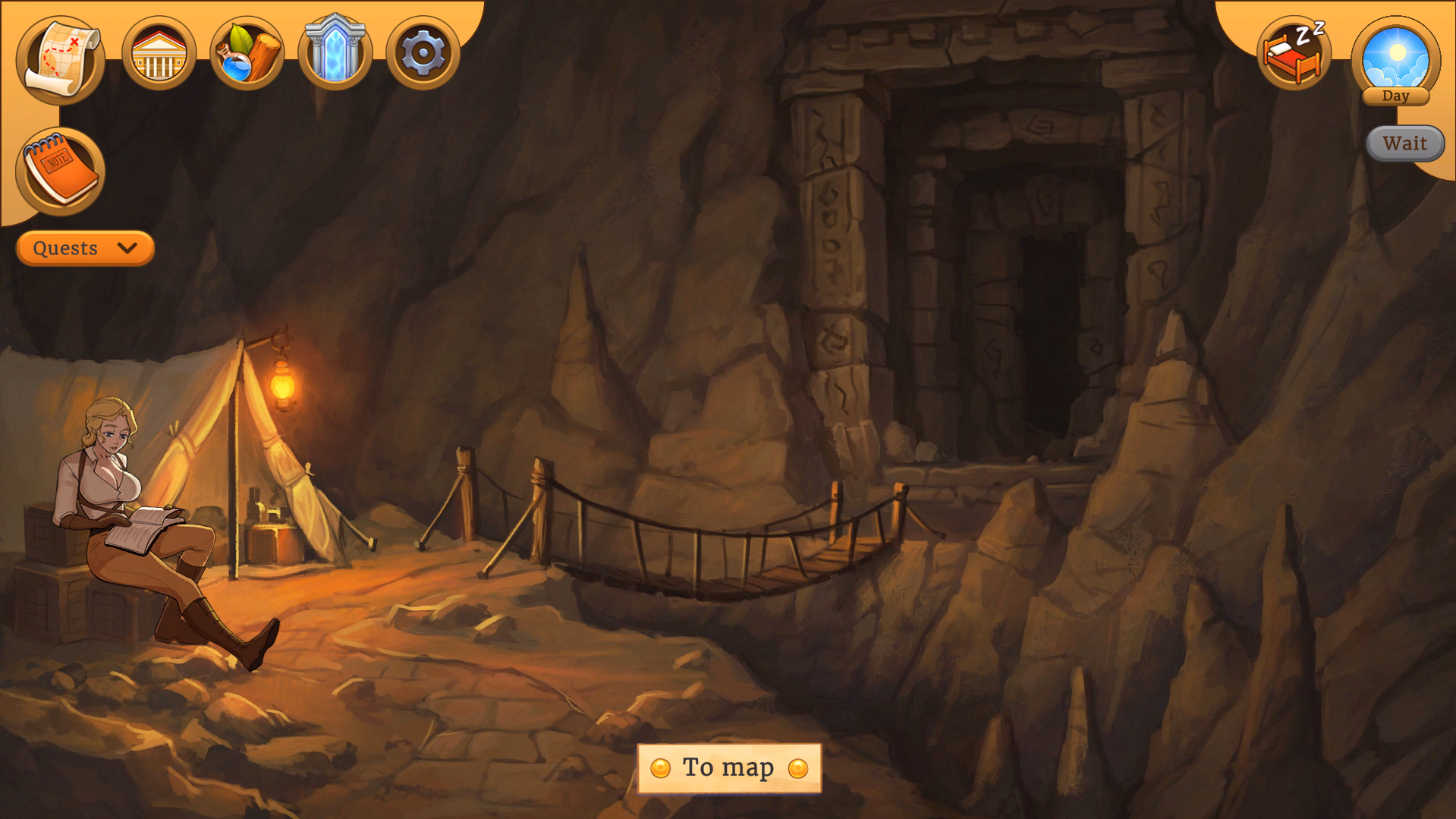The image size is (1456, 819).
Task: Click the bed sleep icon
Action: 1294,54
